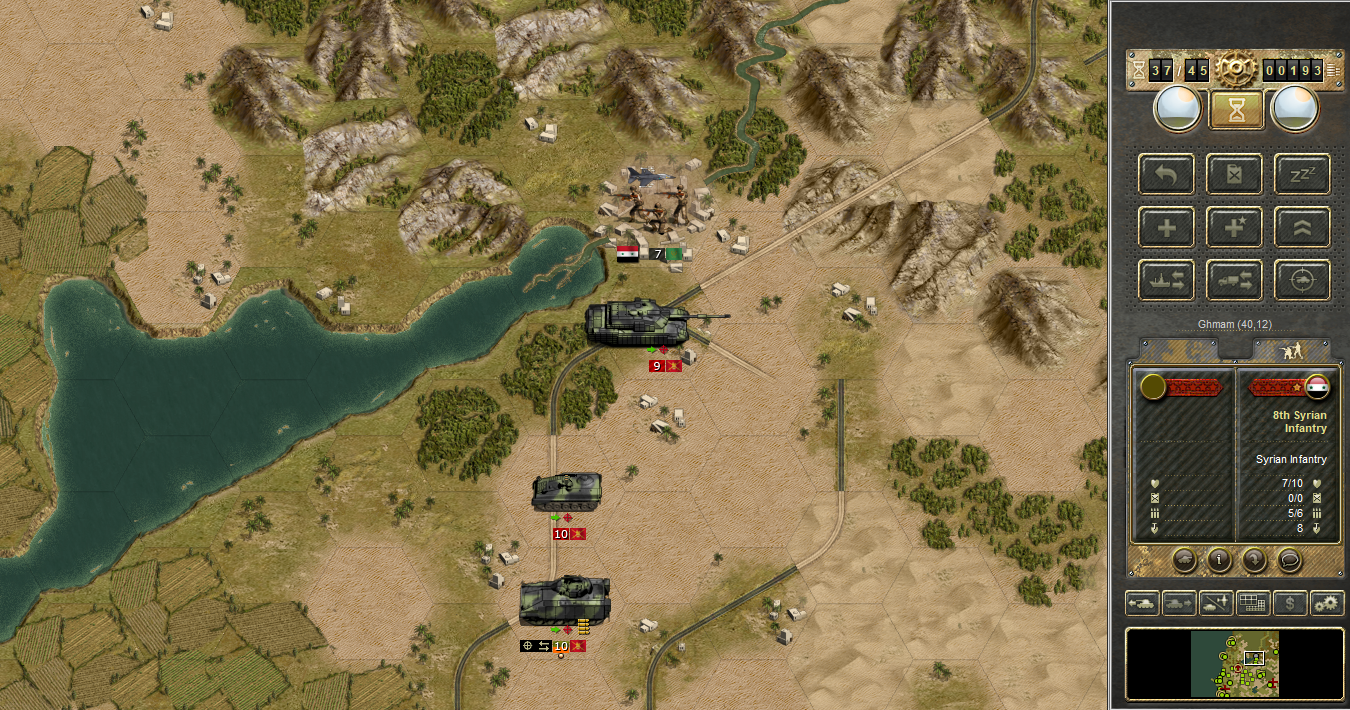Click the crossed fuel canister button
The image size is (1350, 710).
pyautogui.click(x=1234, y=173)
